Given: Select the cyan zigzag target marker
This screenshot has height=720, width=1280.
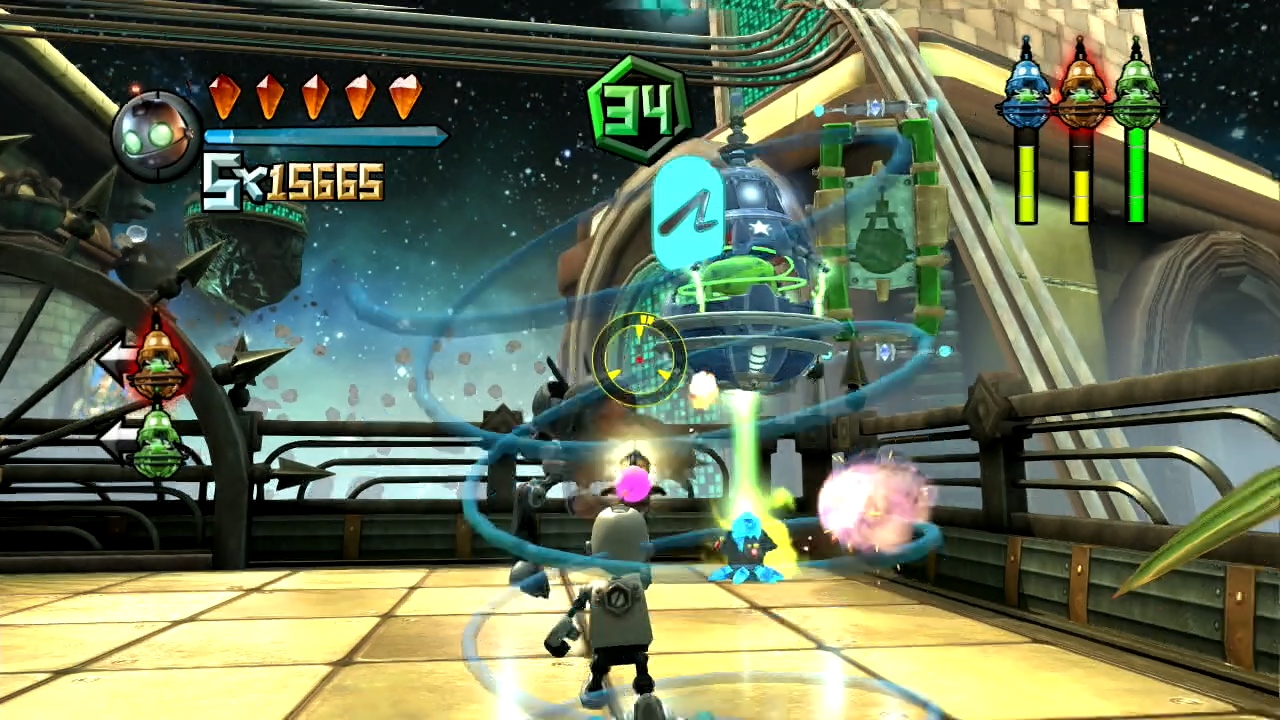Looking at the screenshot, I should (688, 212).
